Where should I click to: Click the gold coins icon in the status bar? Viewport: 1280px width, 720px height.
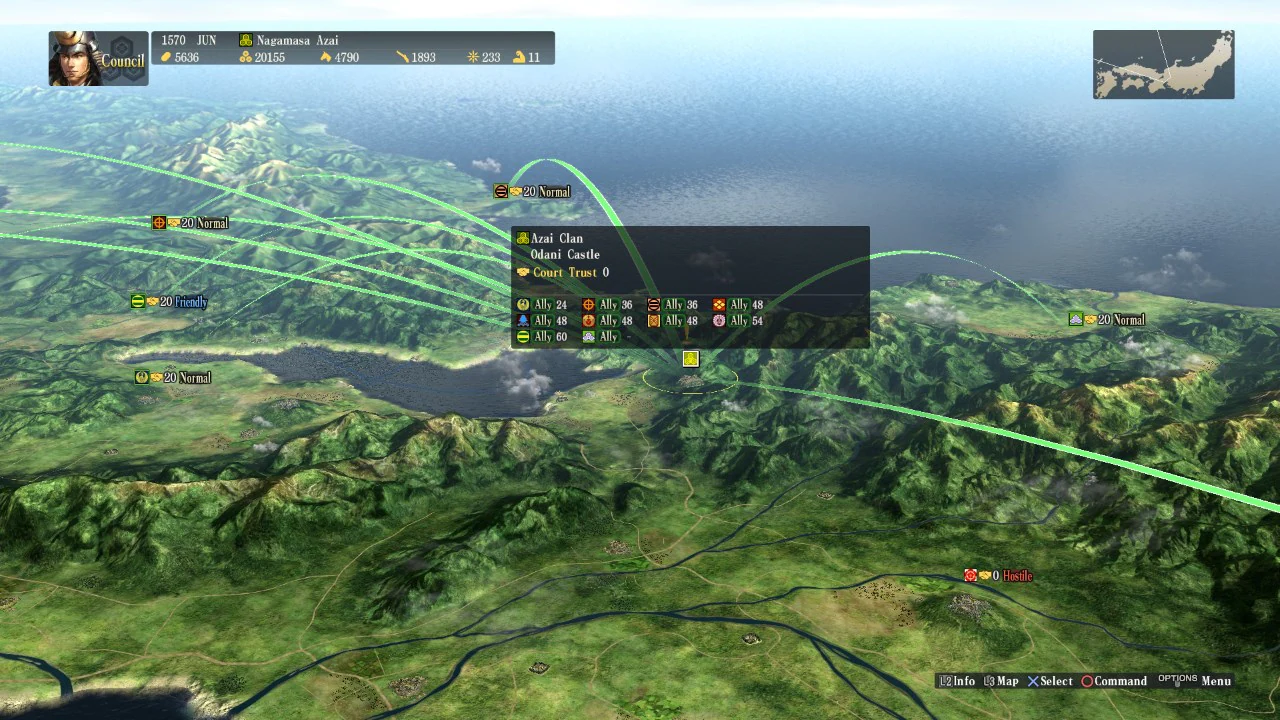tap(166, 57)
